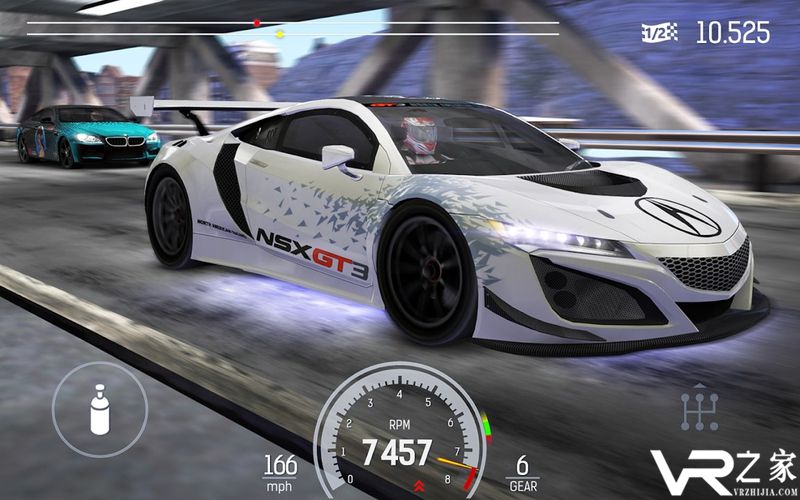
Task: Tap the gear shifter icon
Action: click(699, 408)
